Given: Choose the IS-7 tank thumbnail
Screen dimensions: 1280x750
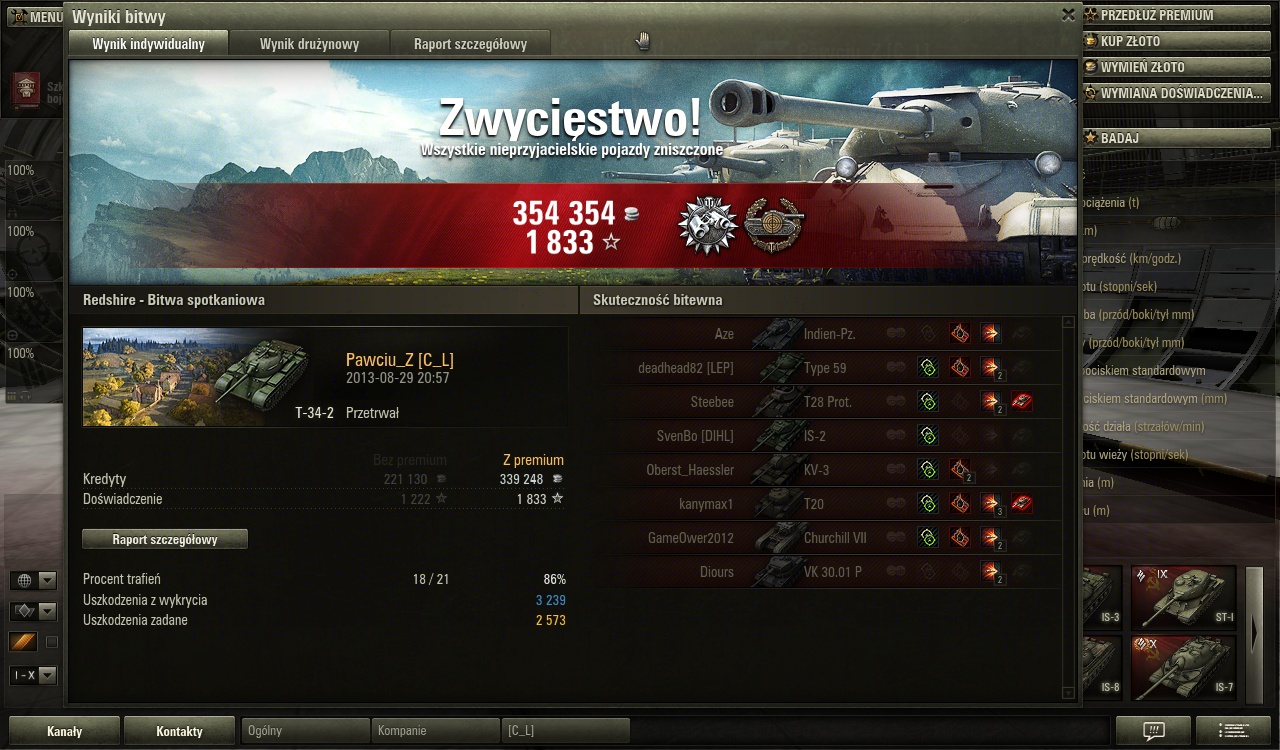Looking at the screenshot, I should coord(1183,665).
